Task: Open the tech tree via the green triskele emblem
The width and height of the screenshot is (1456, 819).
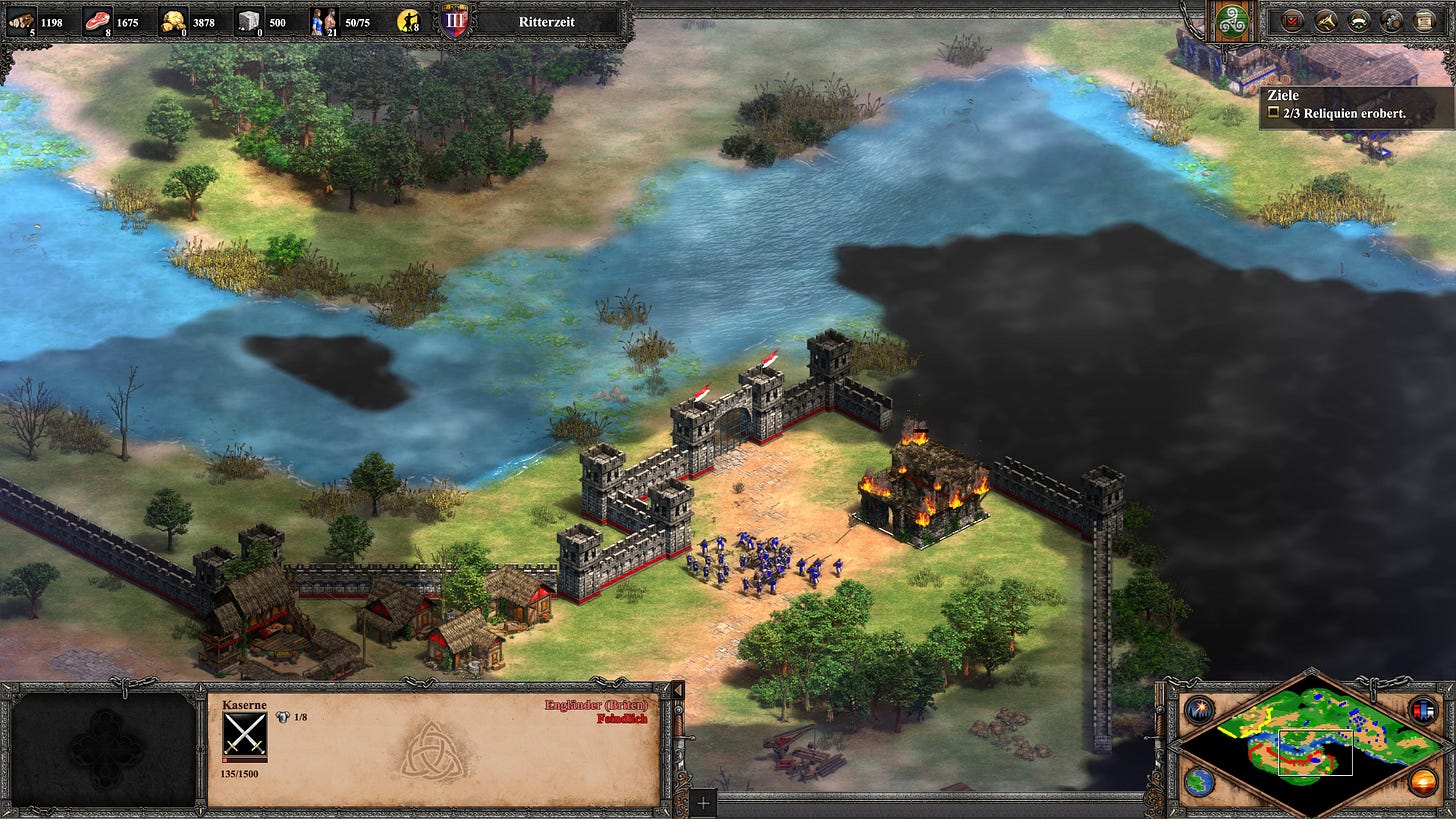Action: pos(1228,21)
